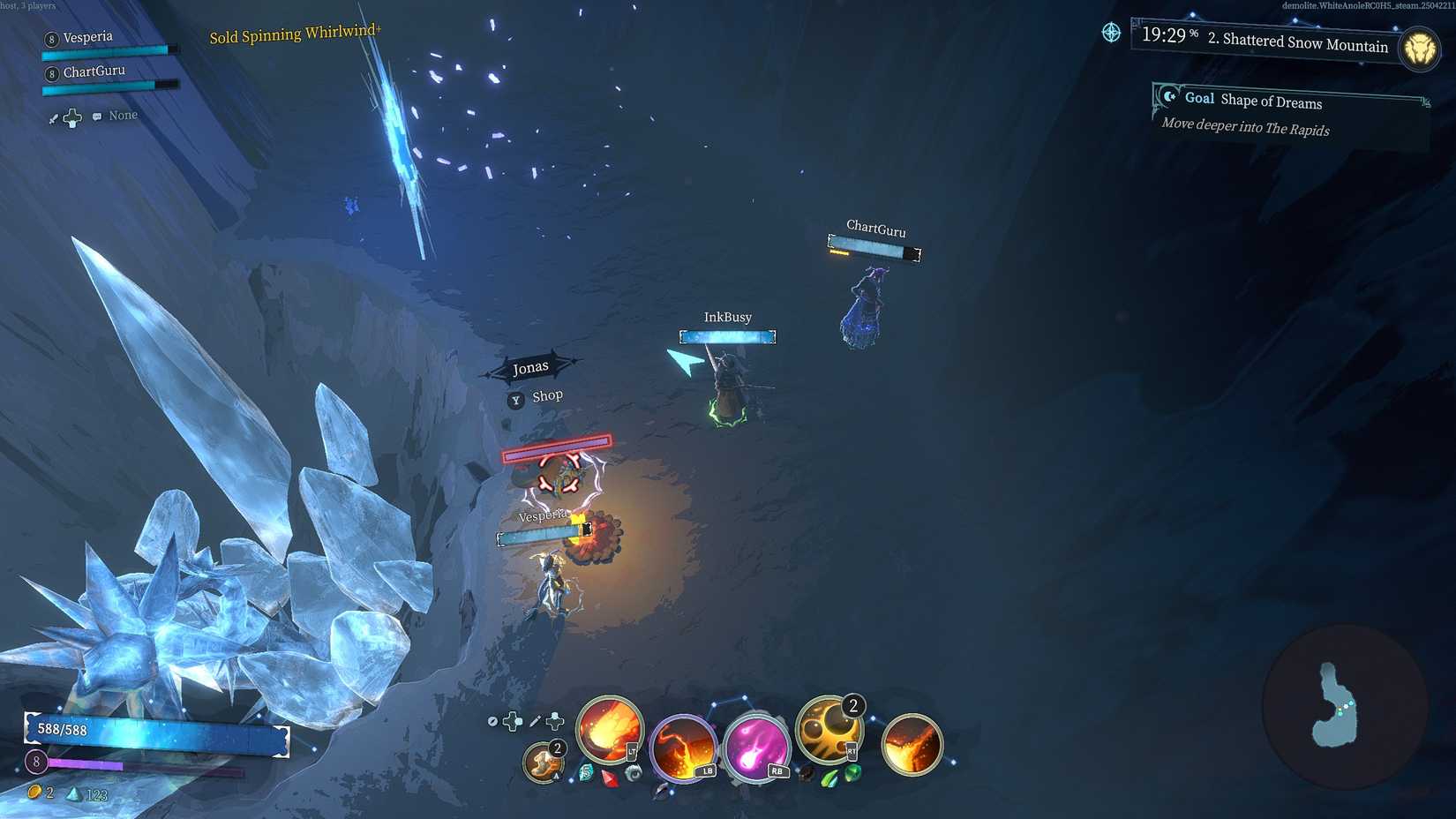The width and height of the screenshot is (1456, 819).
Task: Click the green leaf gem icon
Action: point(829,778)
